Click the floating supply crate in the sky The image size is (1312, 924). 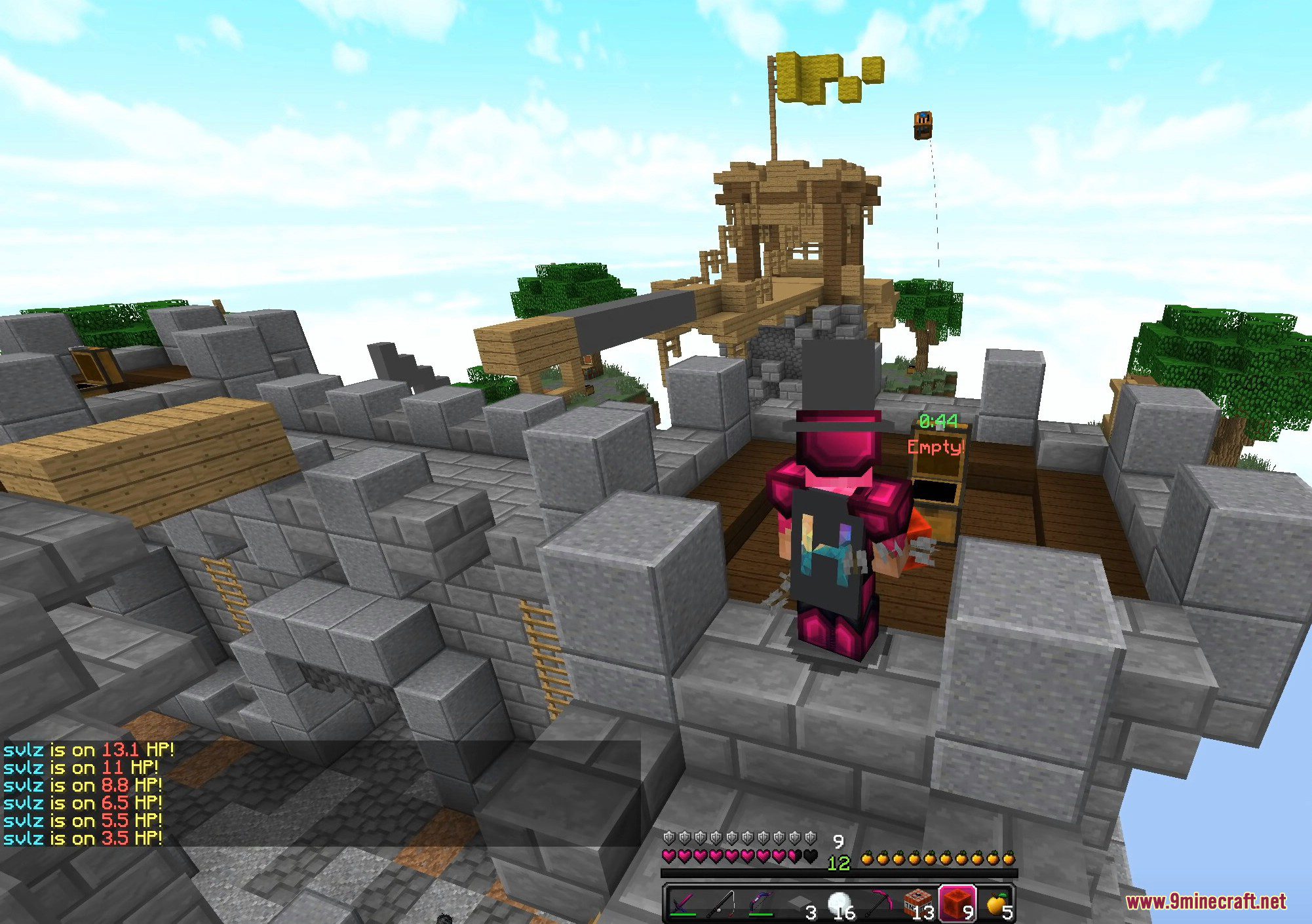coord(923,126)
